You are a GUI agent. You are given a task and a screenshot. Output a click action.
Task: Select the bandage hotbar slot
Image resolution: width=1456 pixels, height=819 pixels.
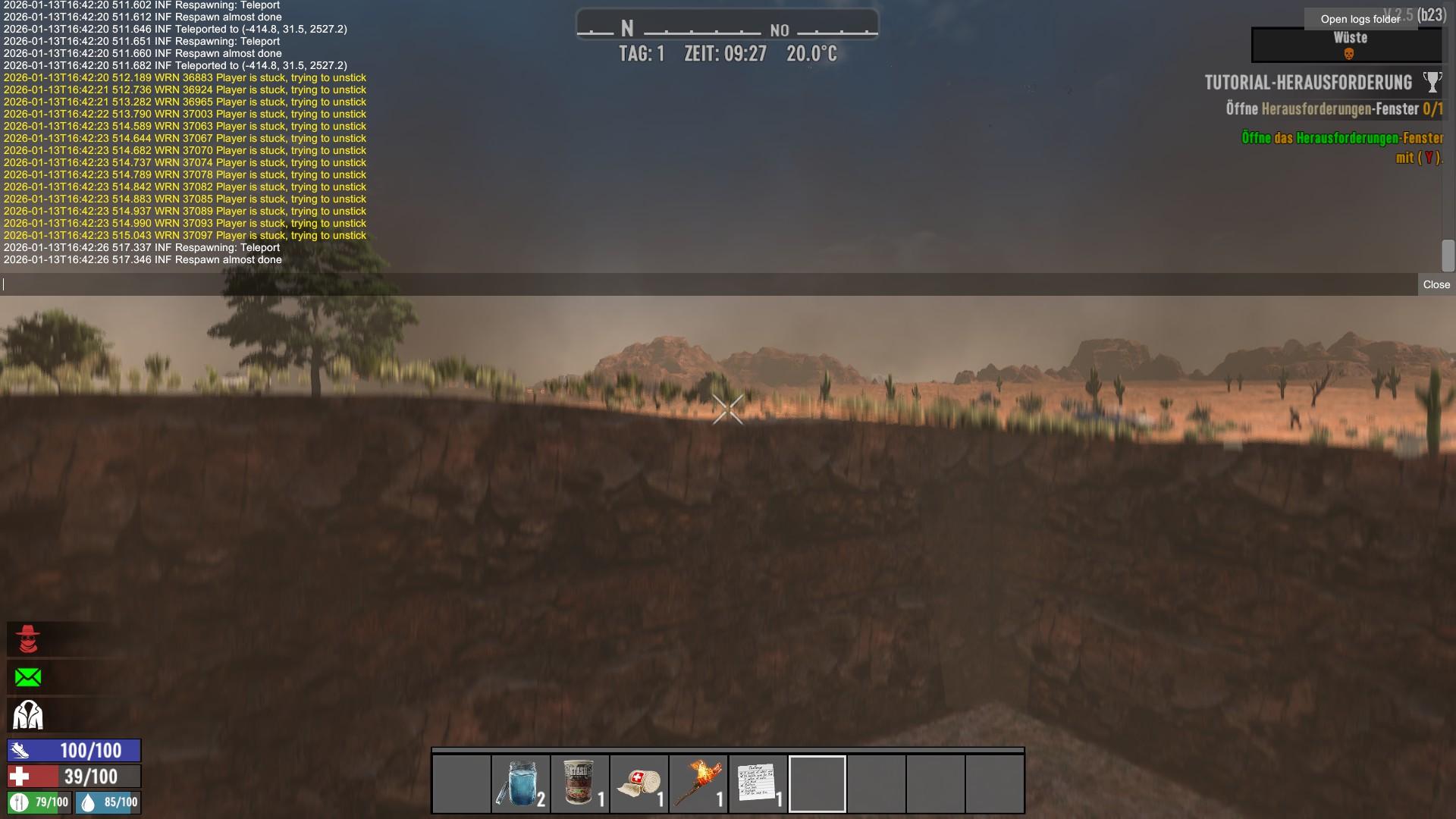click(639, 784)
